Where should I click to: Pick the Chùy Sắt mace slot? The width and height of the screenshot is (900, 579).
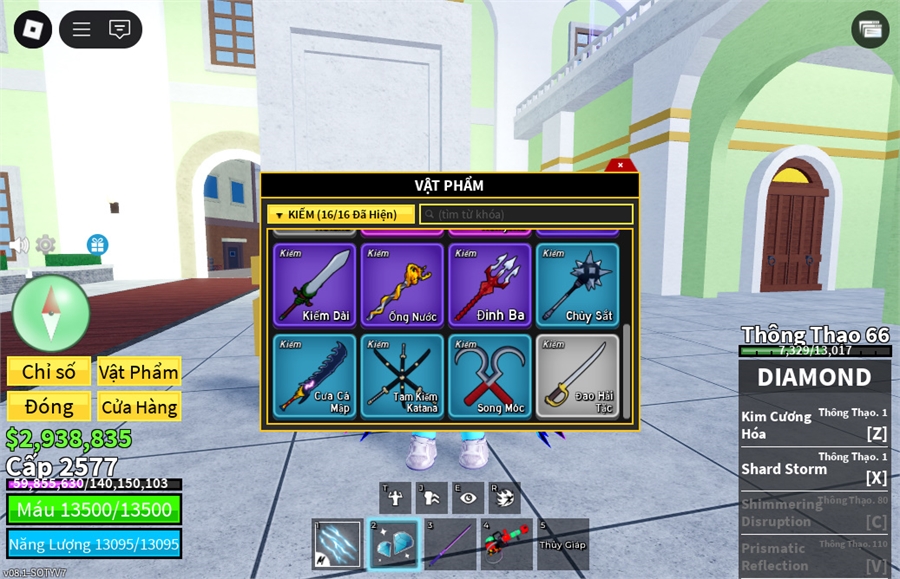click(577, 285)
